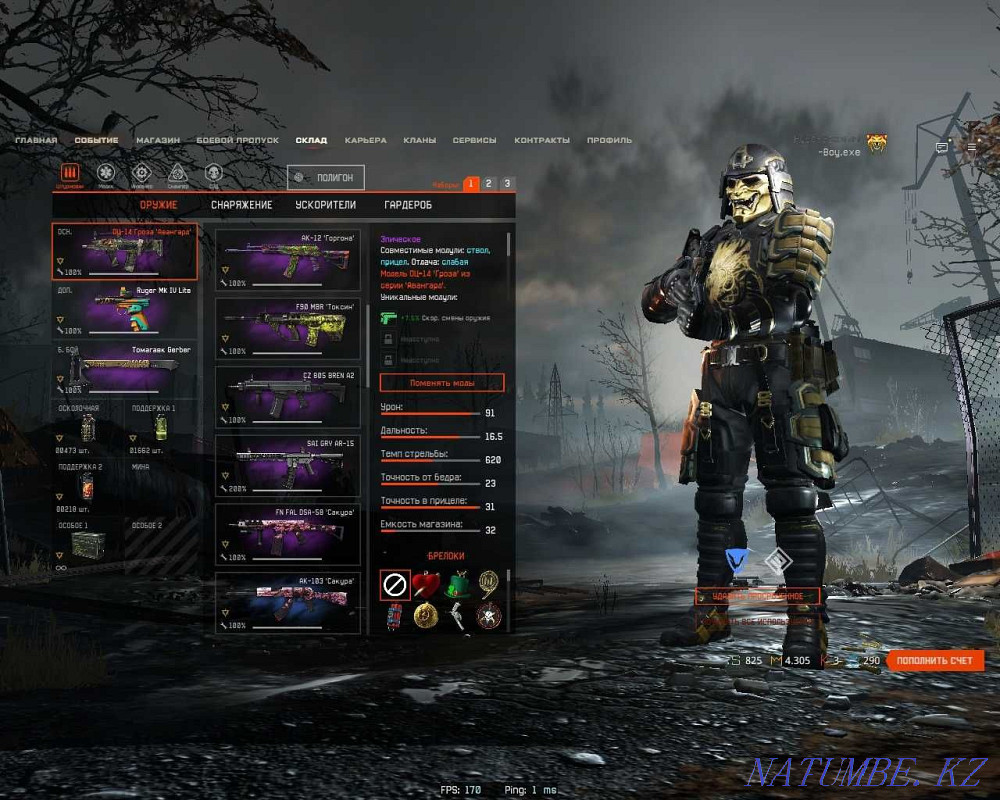Image resolution: width=1000 pixels, height=800 pixels.
Task: Select loadout set number 2
Action: pyautogui.click(x=489, y=184)
